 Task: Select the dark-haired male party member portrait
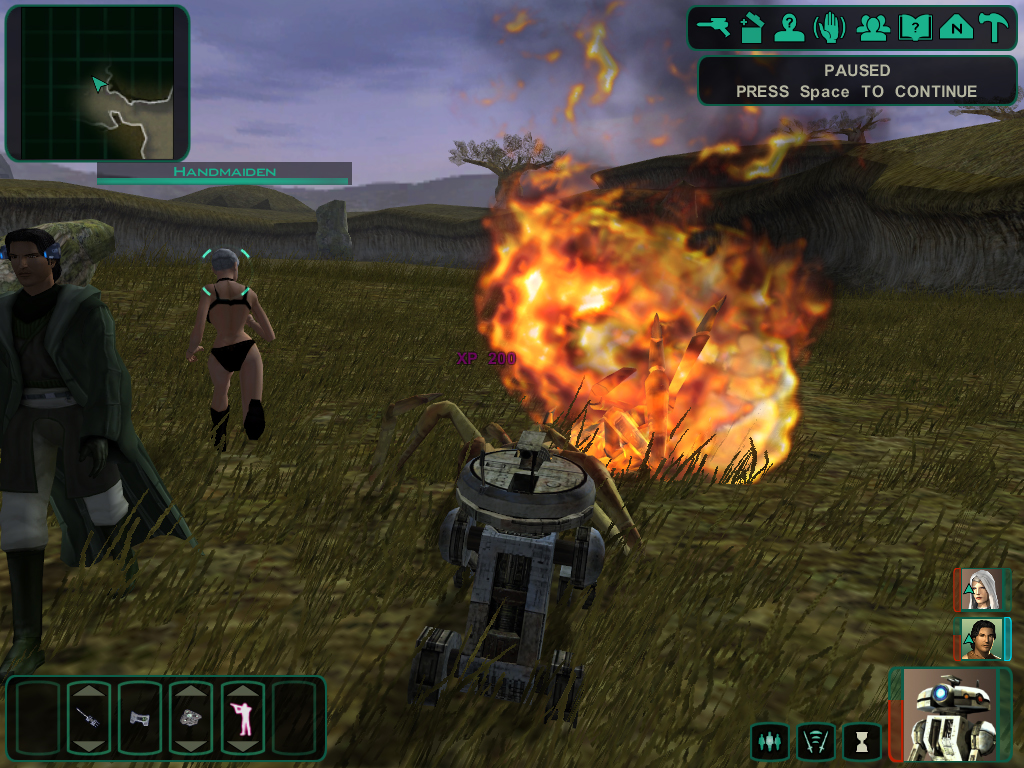982,639
